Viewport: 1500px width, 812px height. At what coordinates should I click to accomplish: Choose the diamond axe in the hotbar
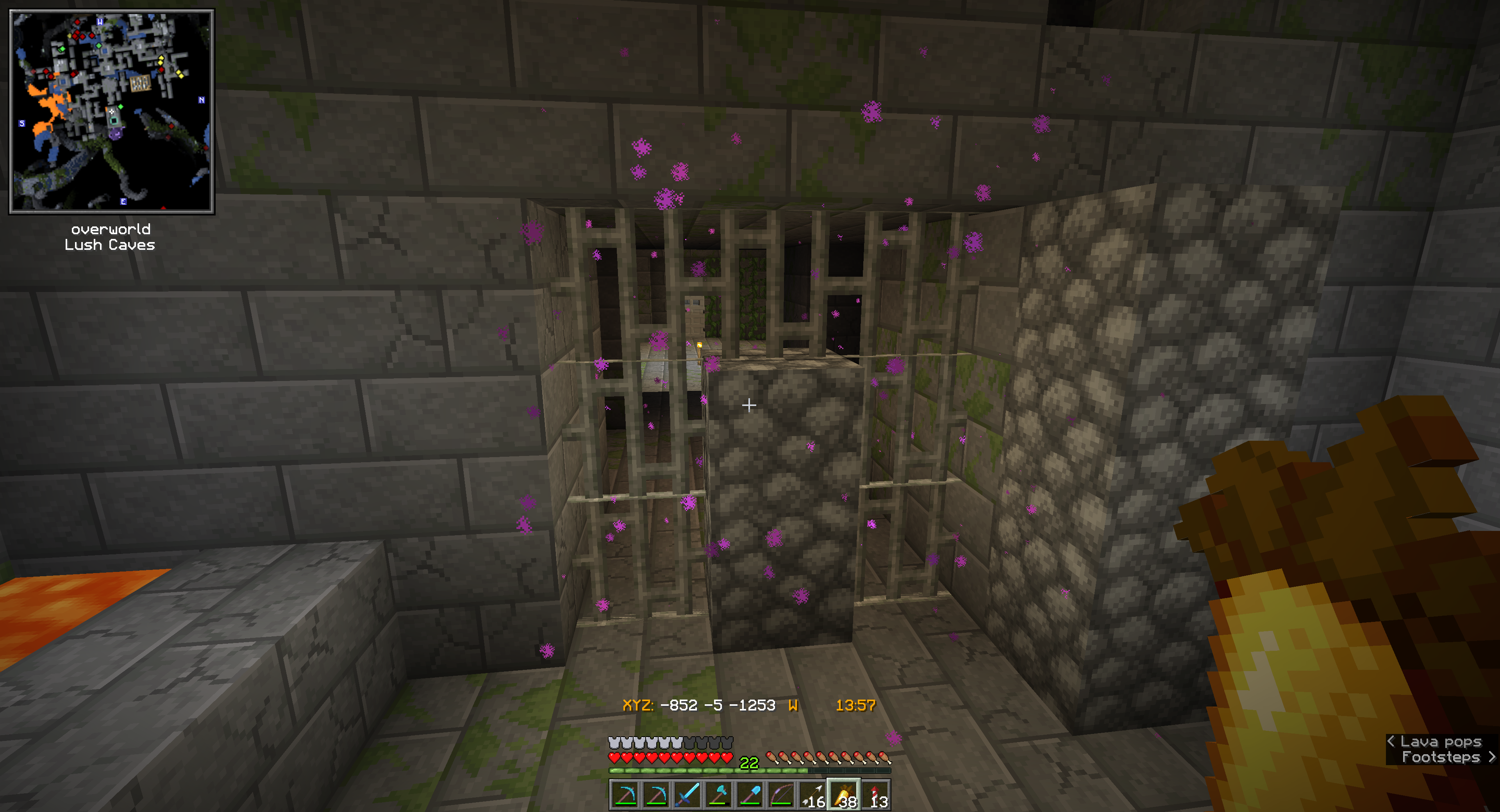point(719,795)
